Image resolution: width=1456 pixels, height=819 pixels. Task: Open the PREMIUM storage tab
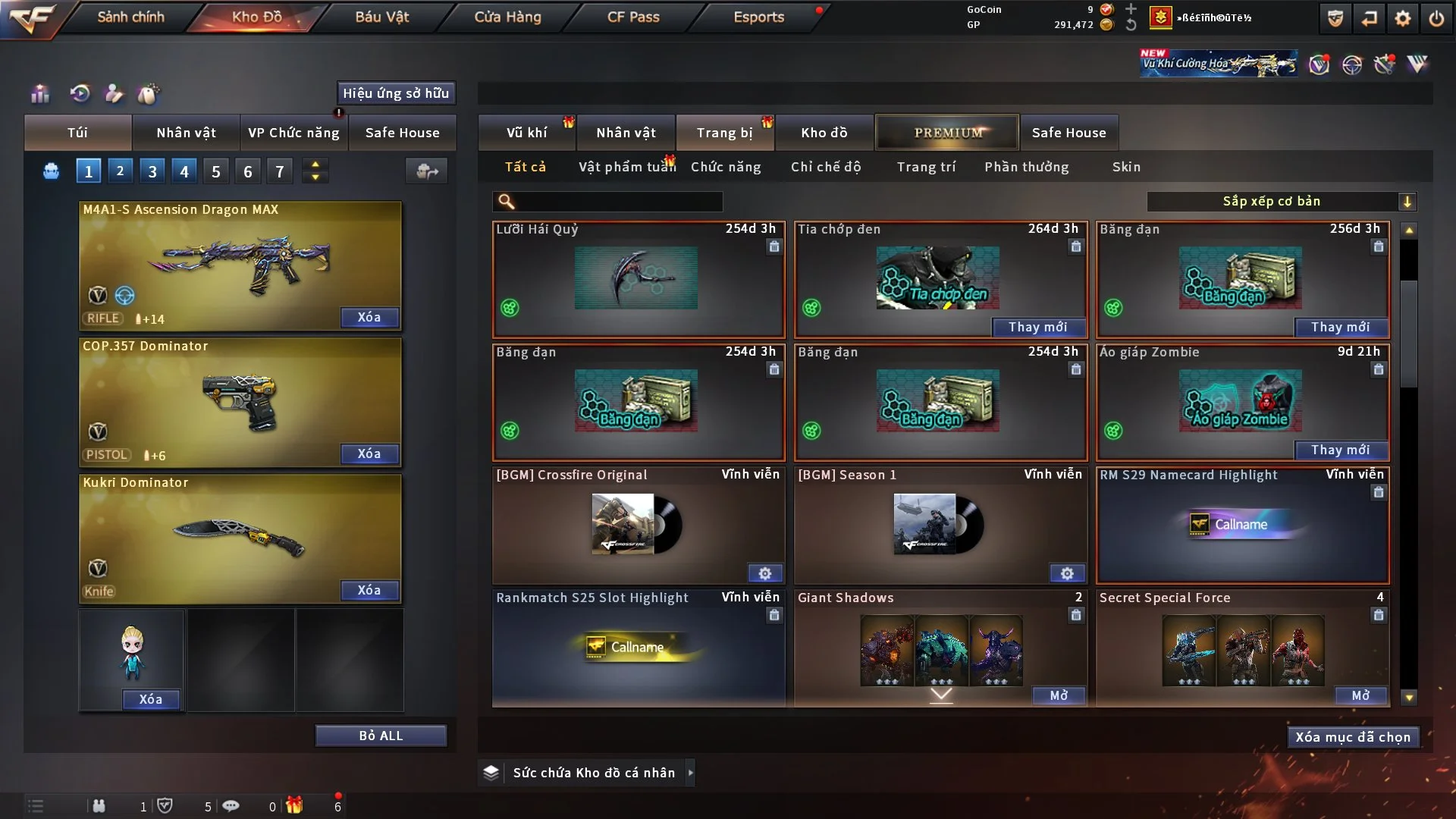pyautogui.click(x=947, y=133)
